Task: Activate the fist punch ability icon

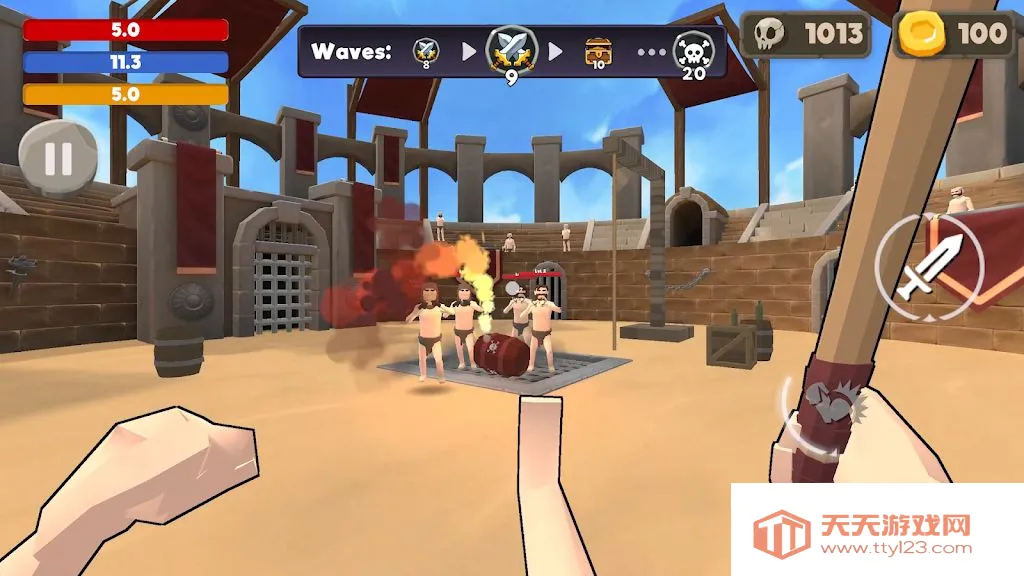Action: [x=829, y=412]
